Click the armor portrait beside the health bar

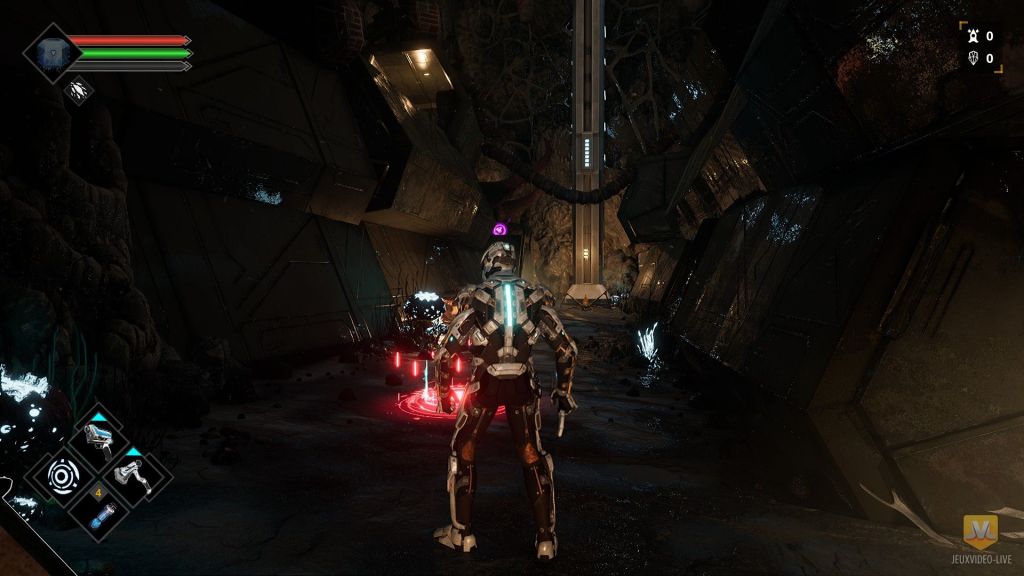coord(48,53)
